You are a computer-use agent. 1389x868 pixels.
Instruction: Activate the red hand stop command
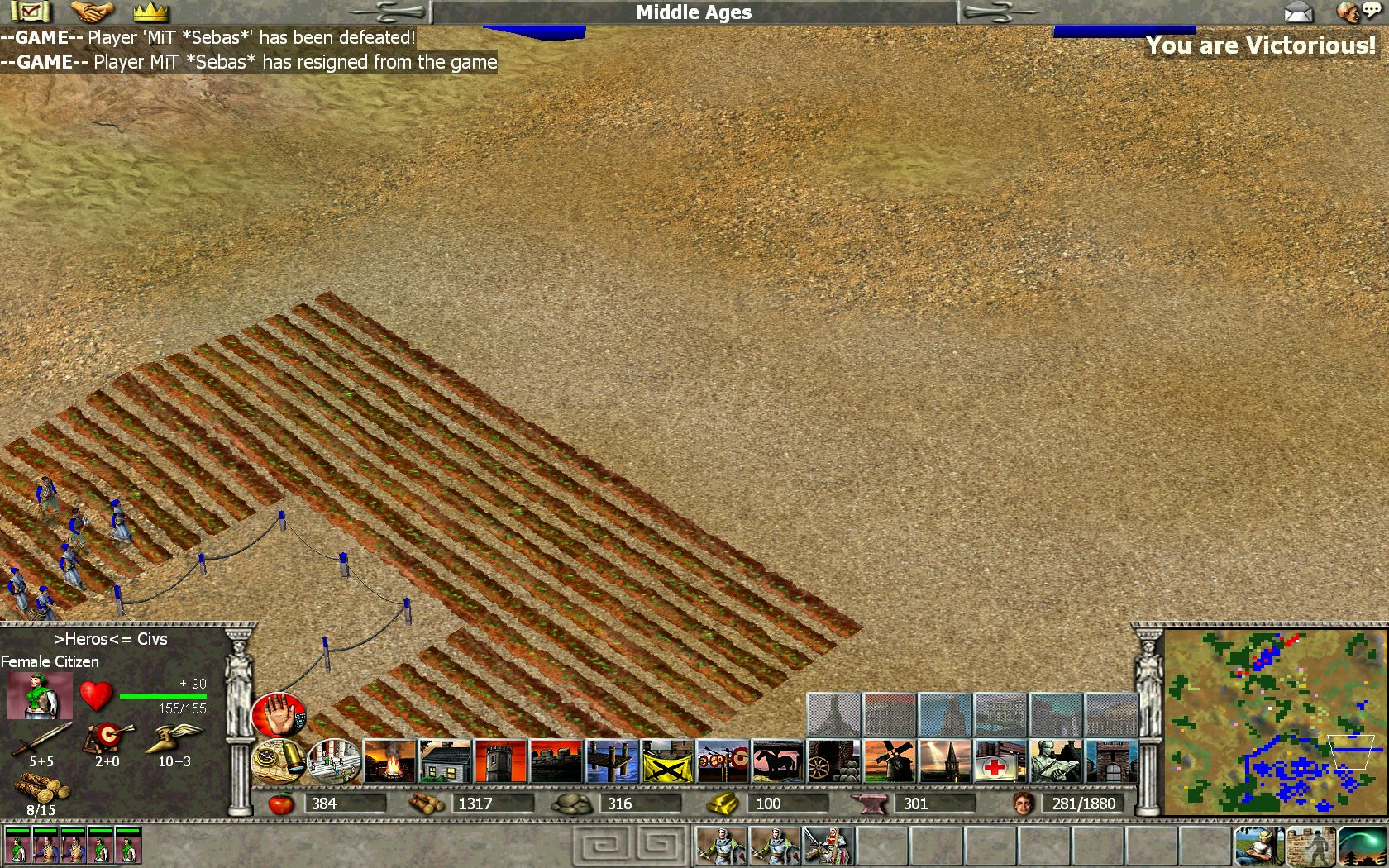(279, 715)
